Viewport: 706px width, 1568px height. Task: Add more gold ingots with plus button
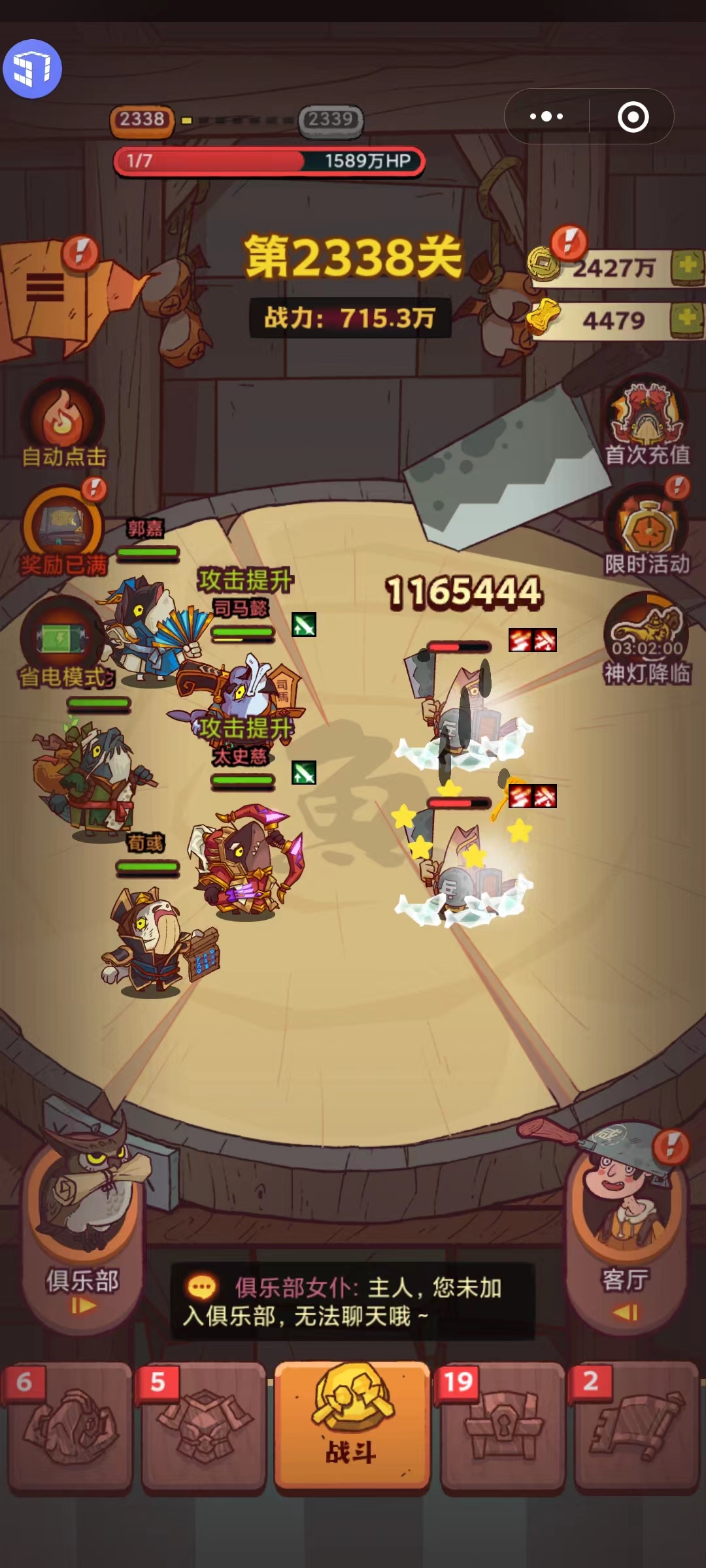(687, 319)
